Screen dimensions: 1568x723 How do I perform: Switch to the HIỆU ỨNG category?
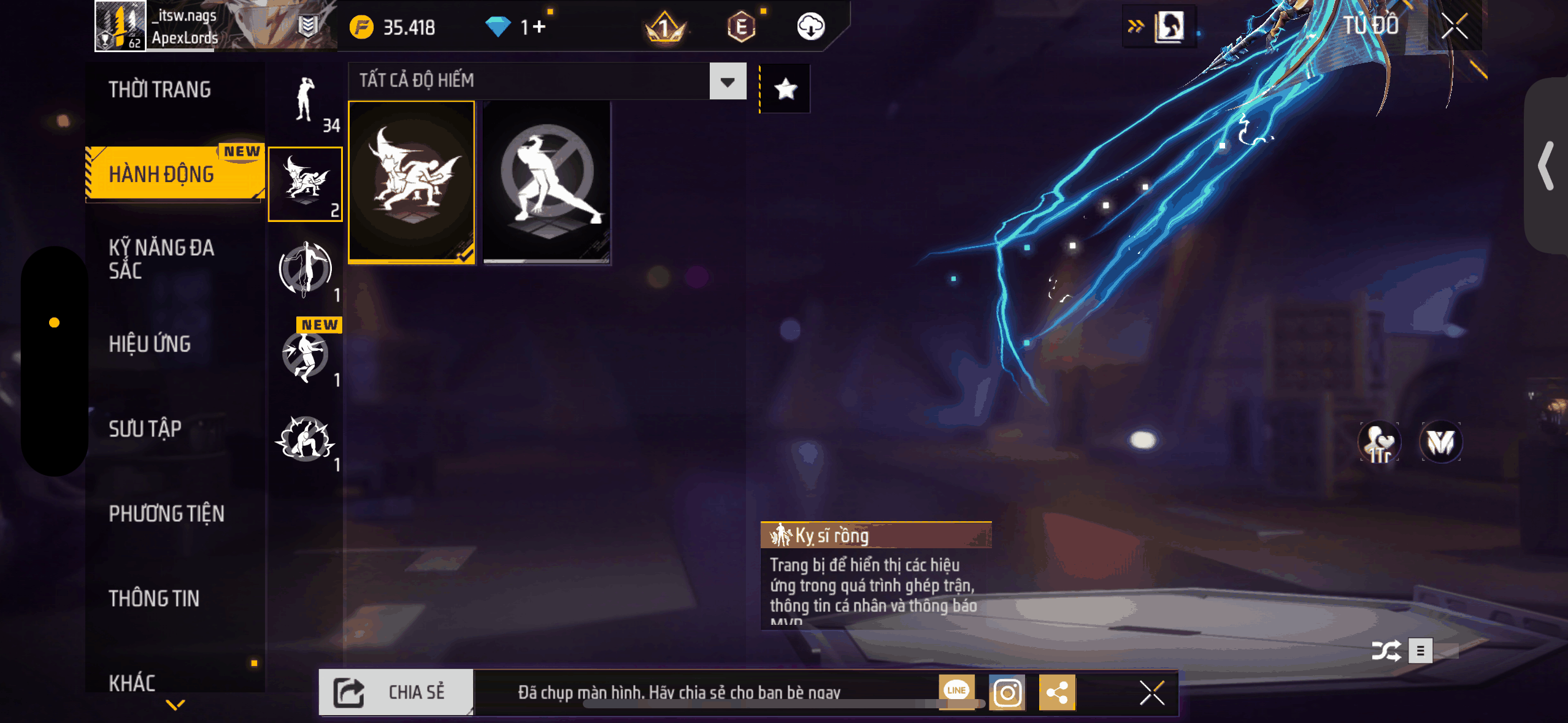click(150, 344)
